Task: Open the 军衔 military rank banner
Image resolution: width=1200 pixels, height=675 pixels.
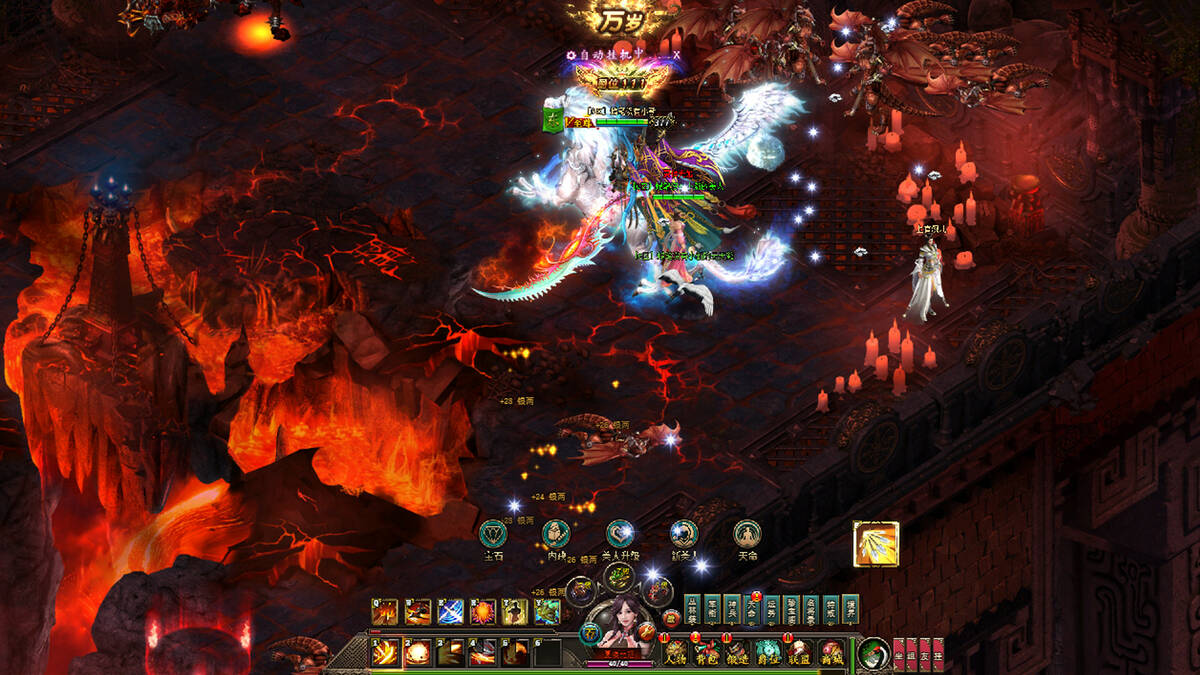Action: tap(713, 608)
